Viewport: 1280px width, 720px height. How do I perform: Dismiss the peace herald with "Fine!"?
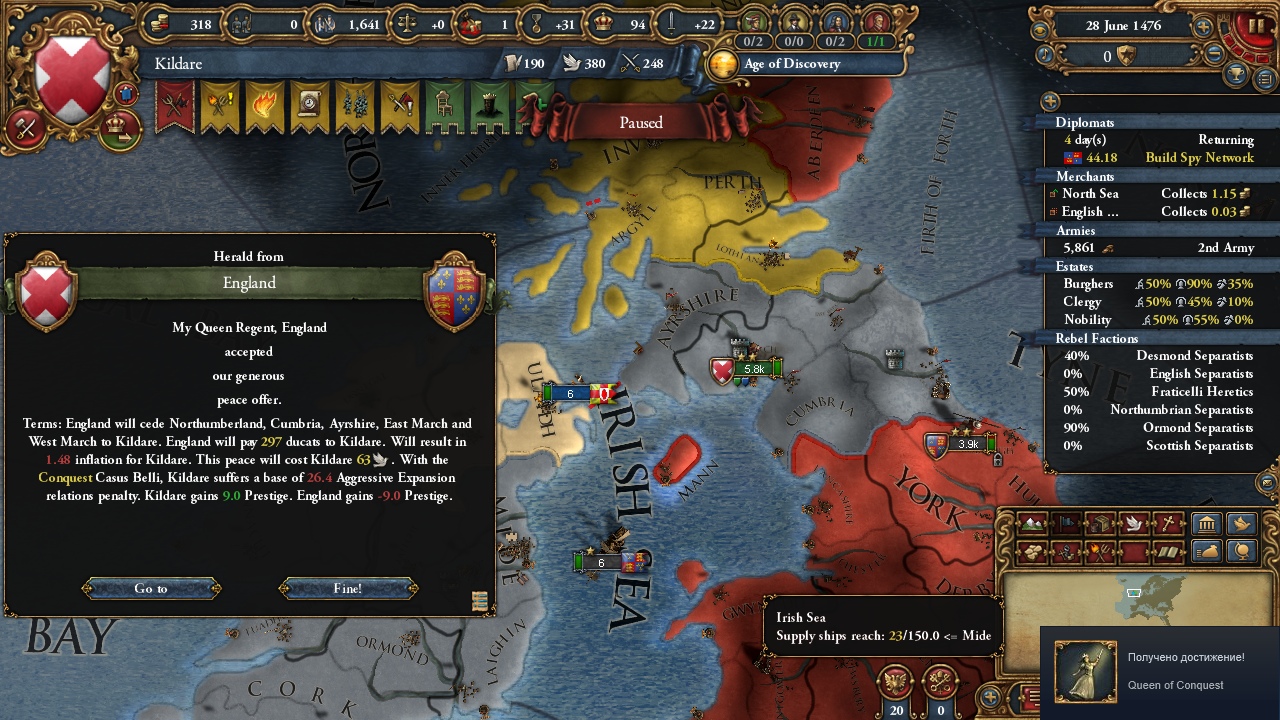pos(348,588)
